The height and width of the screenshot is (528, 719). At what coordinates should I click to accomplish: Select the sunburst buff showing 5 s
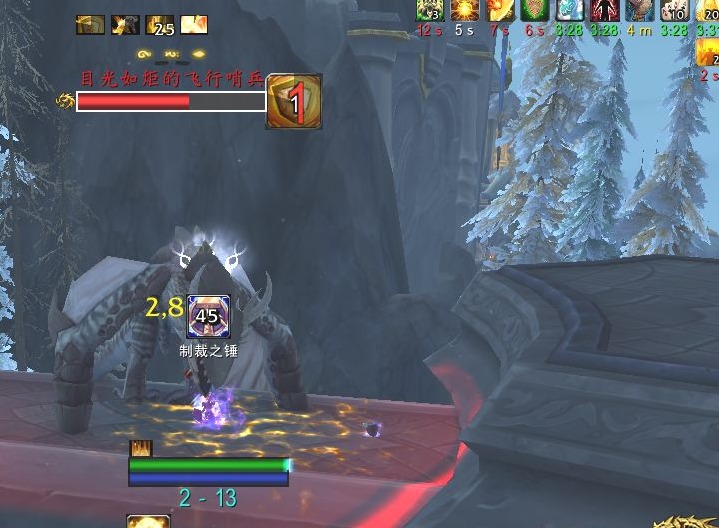pyautogui.click(x=464, y=10)
